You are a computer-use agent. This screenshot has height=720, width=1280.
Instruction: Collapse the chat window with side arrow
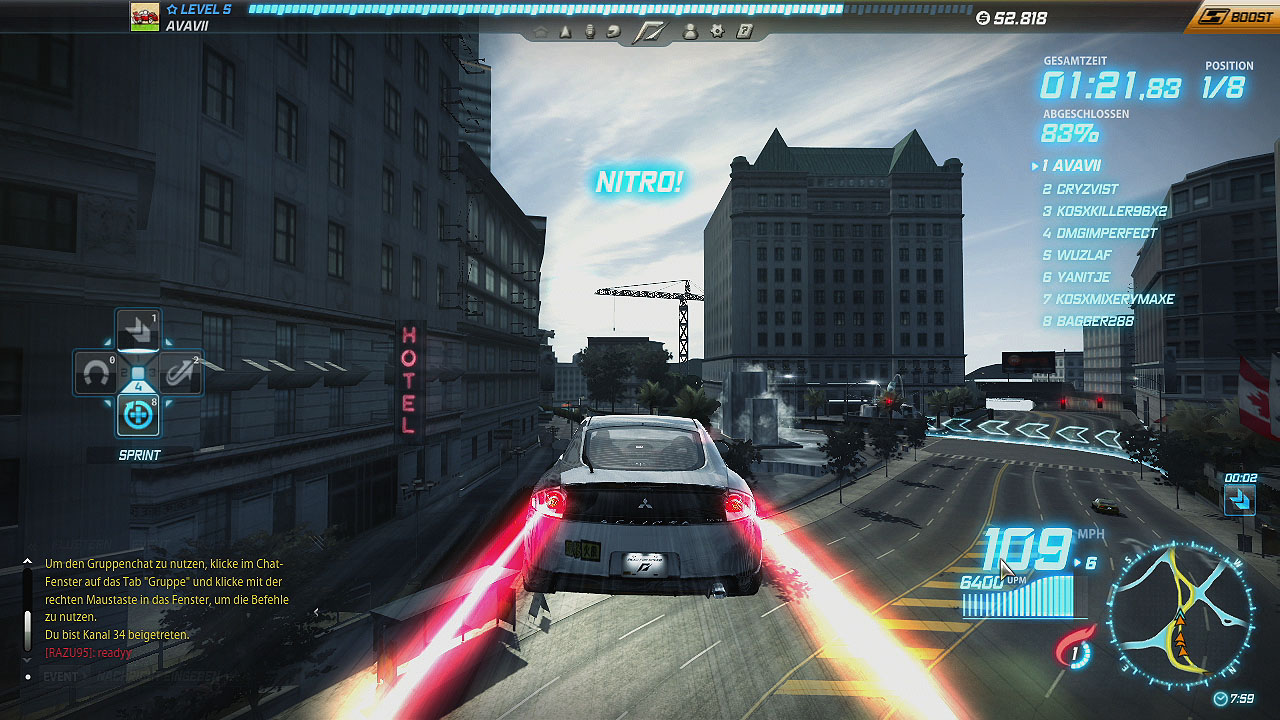317,612
